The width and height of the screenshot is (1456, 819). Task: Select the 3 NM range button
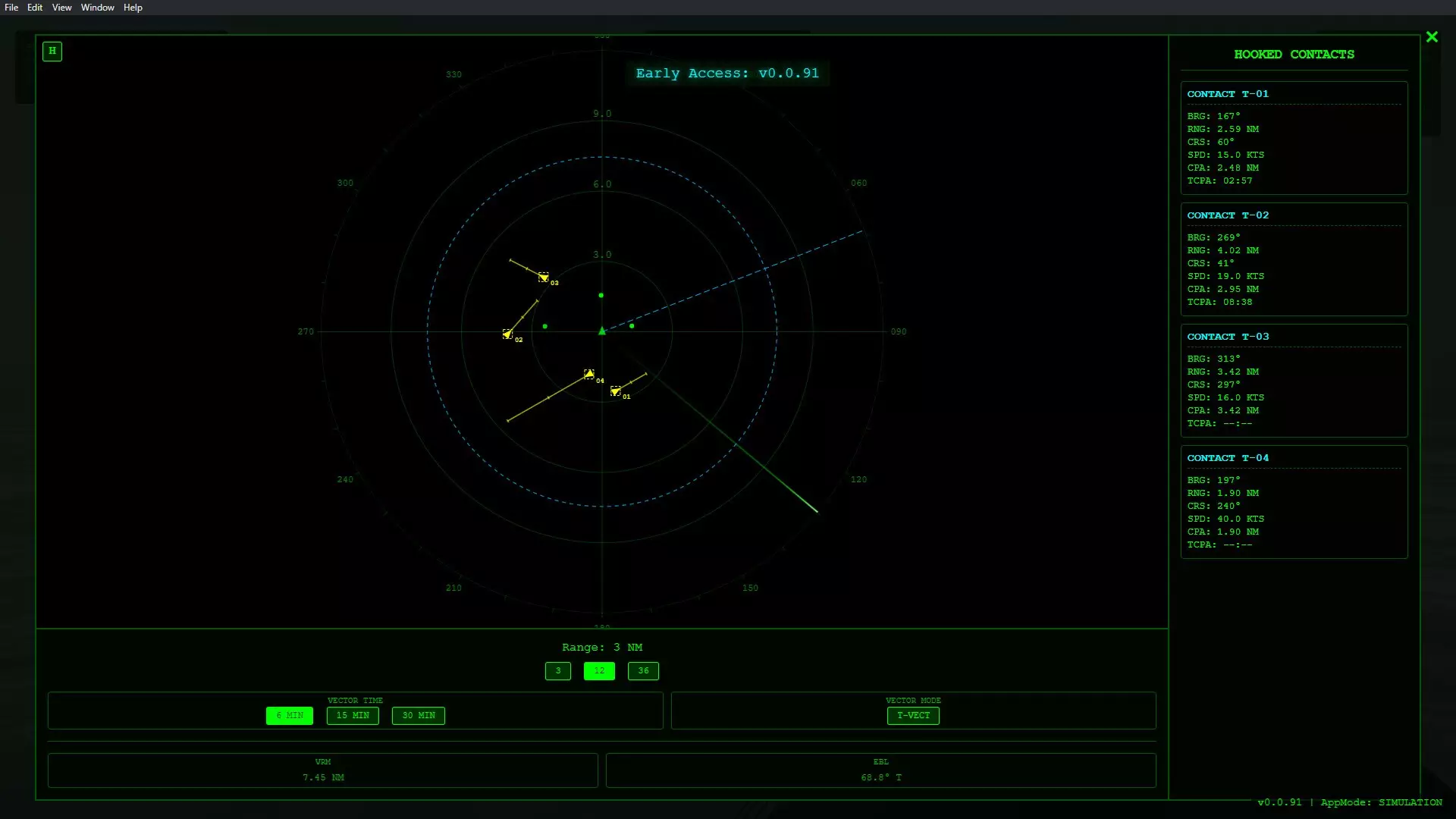557,670
